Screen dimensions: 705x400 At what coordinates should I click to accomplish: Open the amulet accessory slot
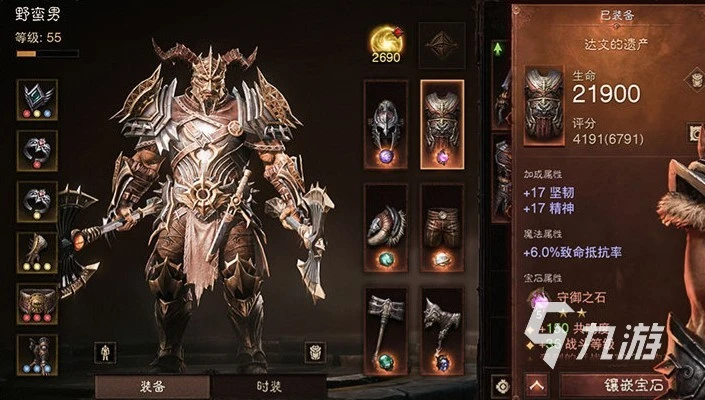point(37,99)
